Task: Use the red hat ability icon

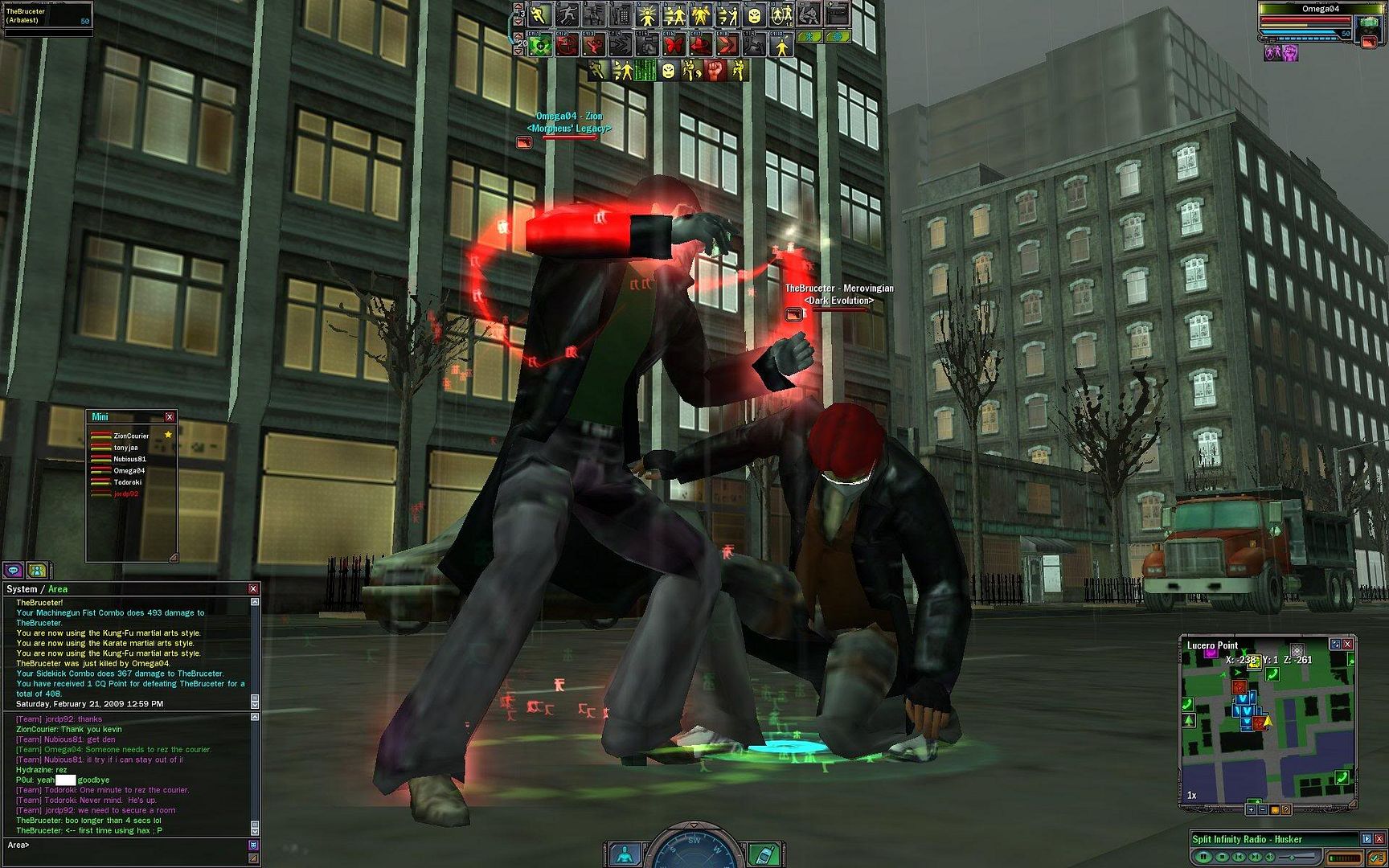Action: (x=699, y=44)
